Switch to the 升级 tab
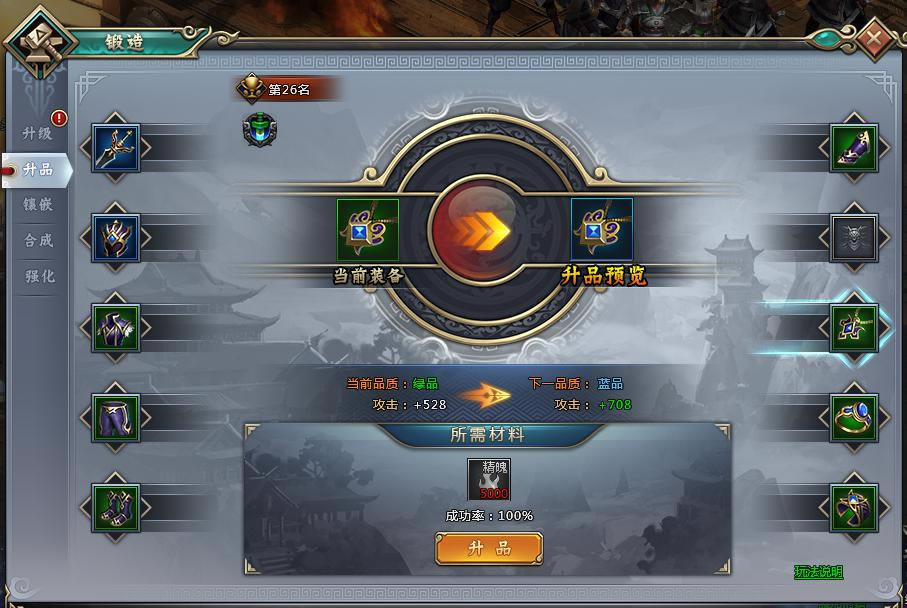The width and height of the screenshot is (907, 608). 37,133
